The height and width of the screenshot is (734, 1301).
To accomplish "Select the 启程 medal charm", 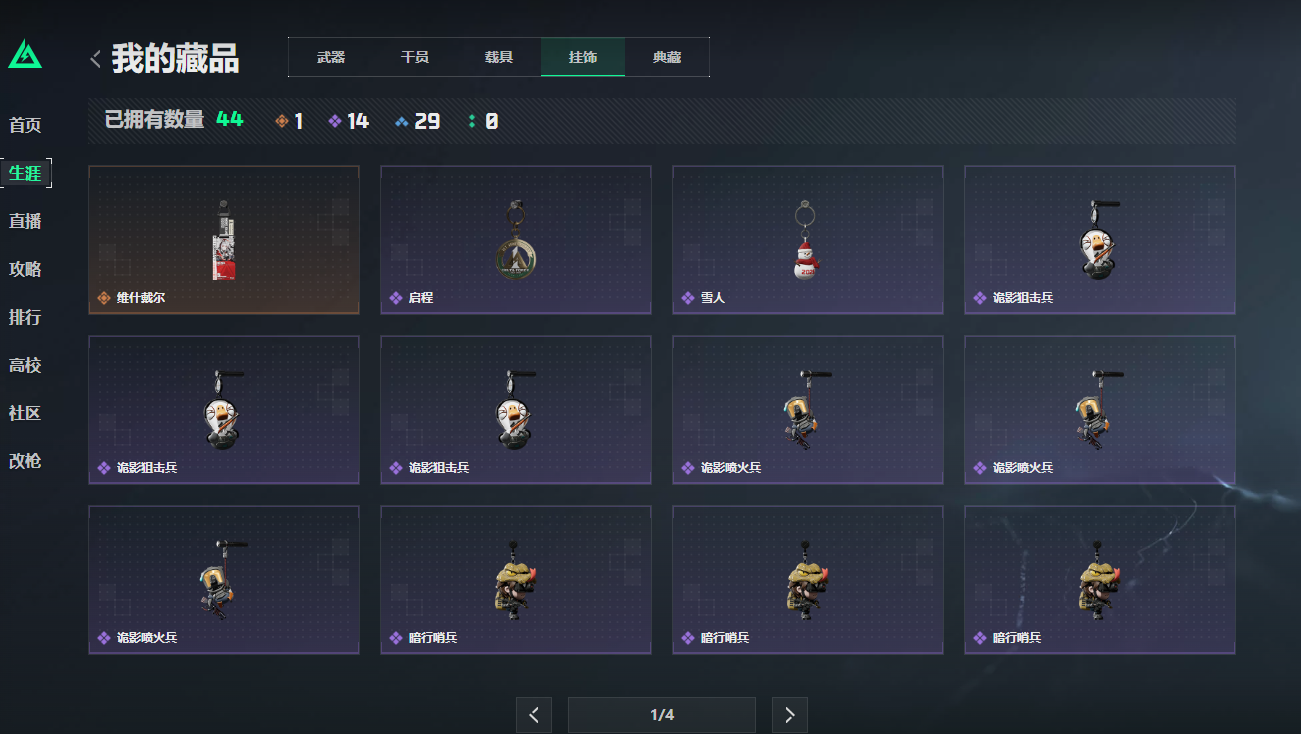I will [x=515, y=239].
